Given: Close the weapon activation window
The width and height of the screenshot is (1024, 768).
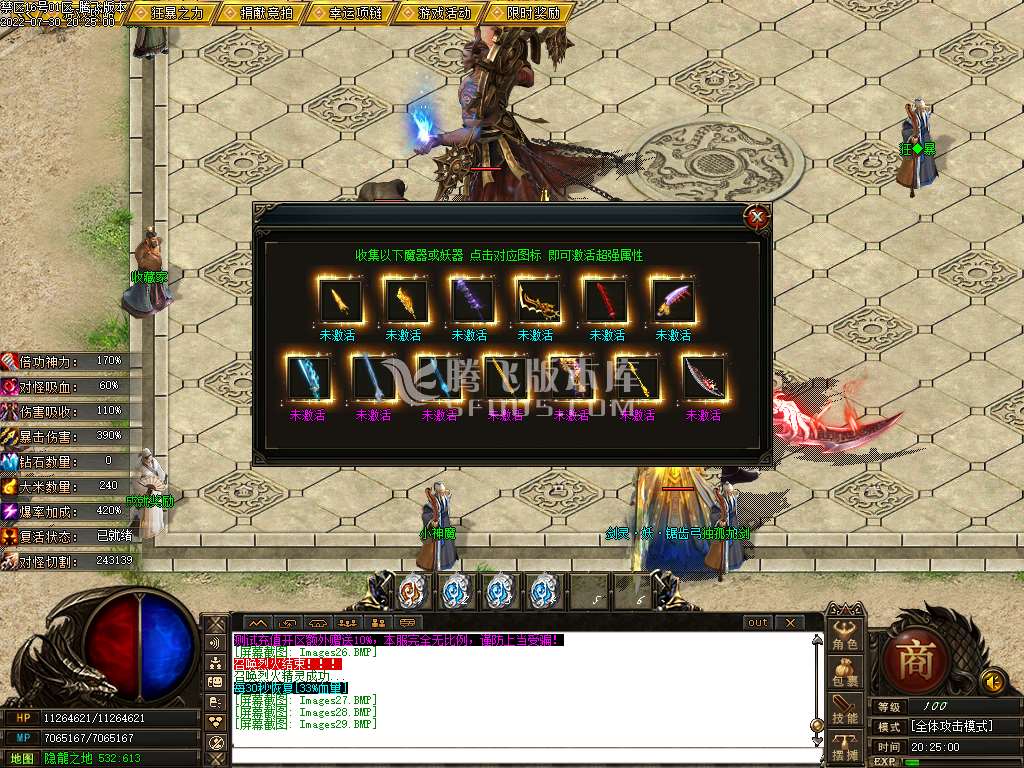Looking at the screenshot, I should pos(758,215).
